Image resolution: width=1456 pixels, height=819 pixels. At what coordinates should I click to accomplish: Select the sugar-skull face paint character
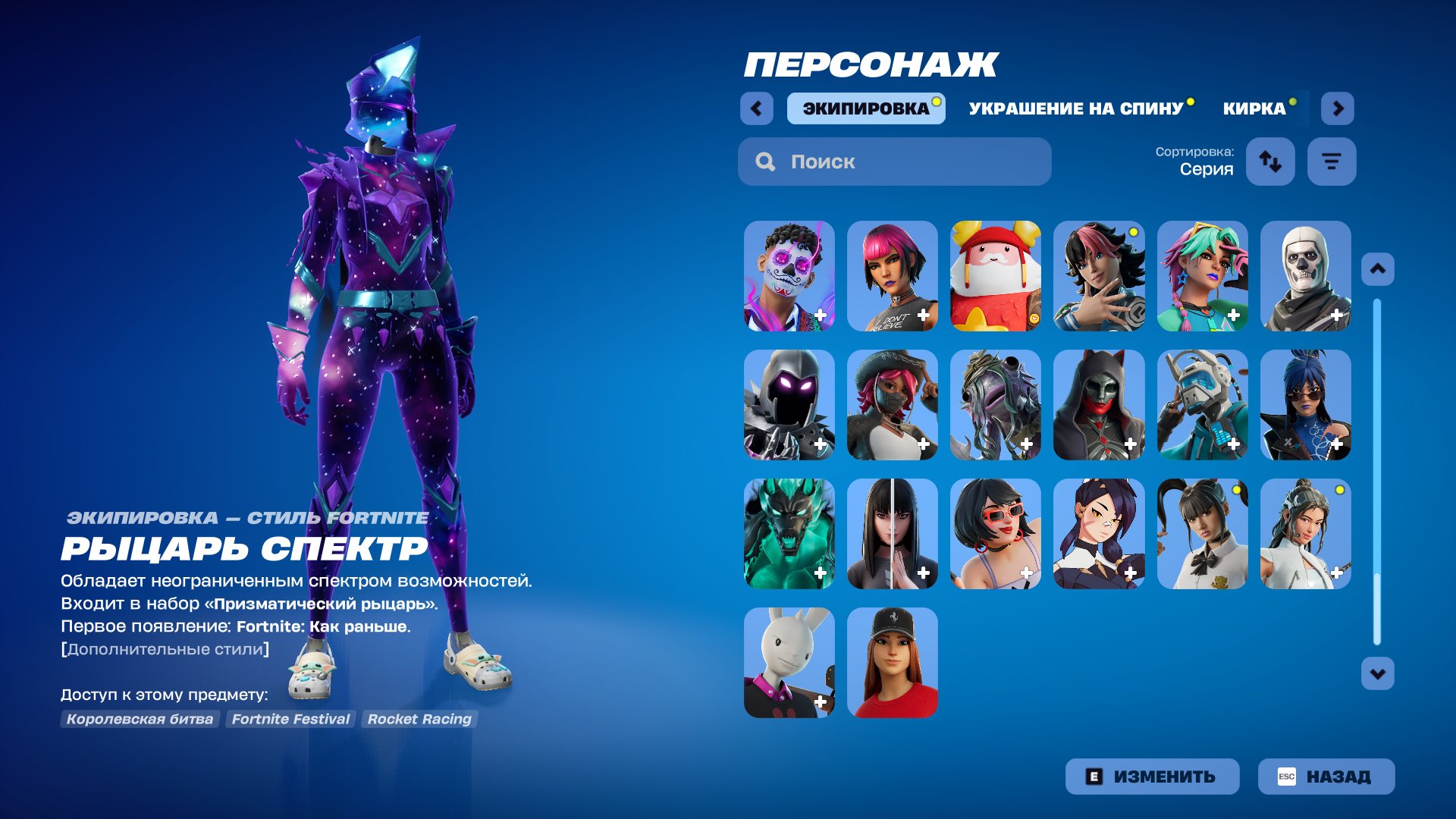coord(788,276)
